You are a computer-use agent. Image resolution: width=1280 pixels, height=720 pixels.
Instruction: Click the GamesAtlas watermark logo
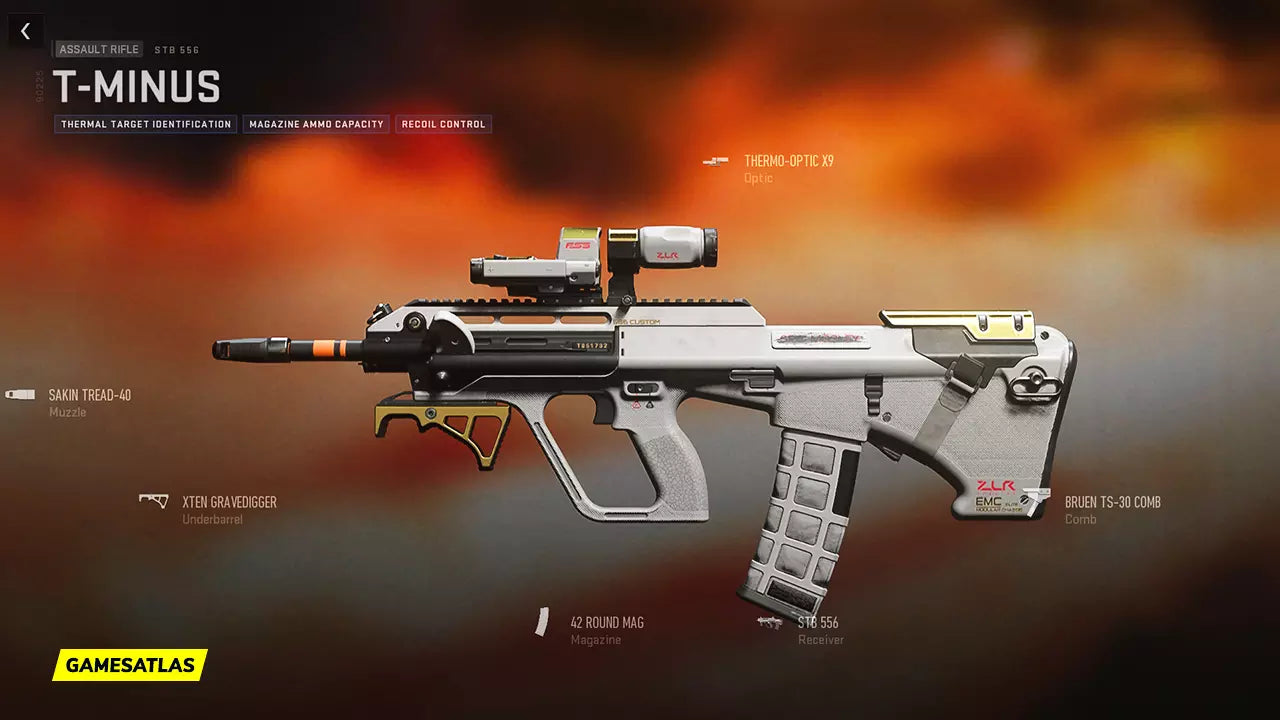coord(130,665)
